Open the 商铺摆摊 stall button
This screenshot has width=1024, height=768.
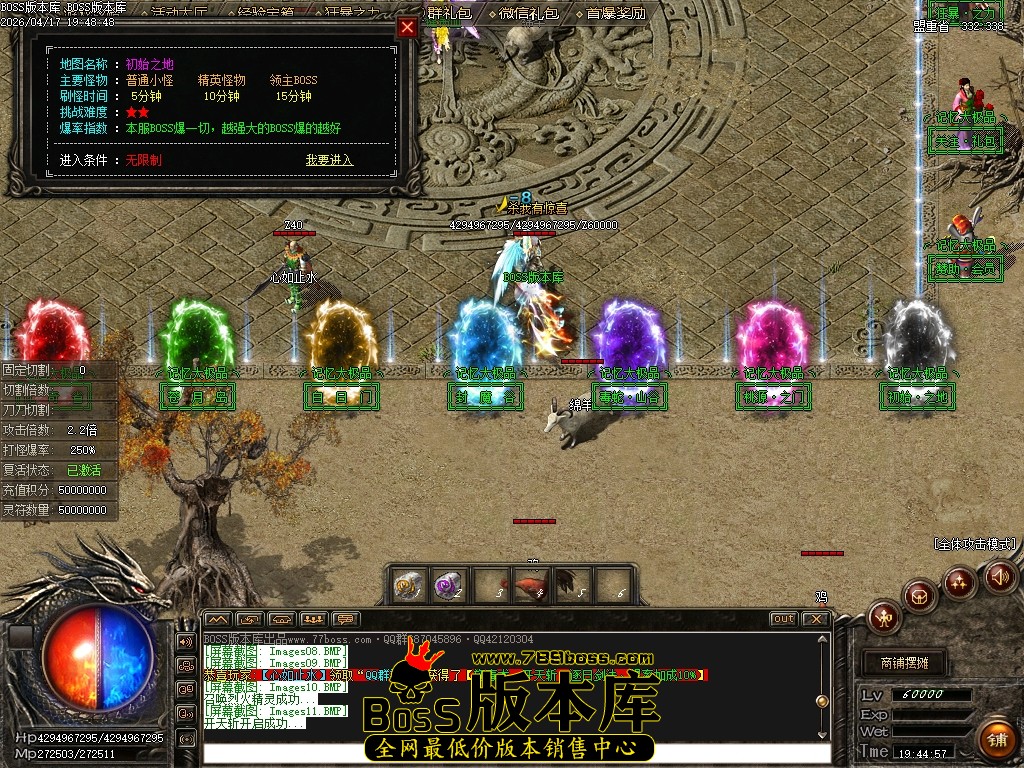coord(904,662)
